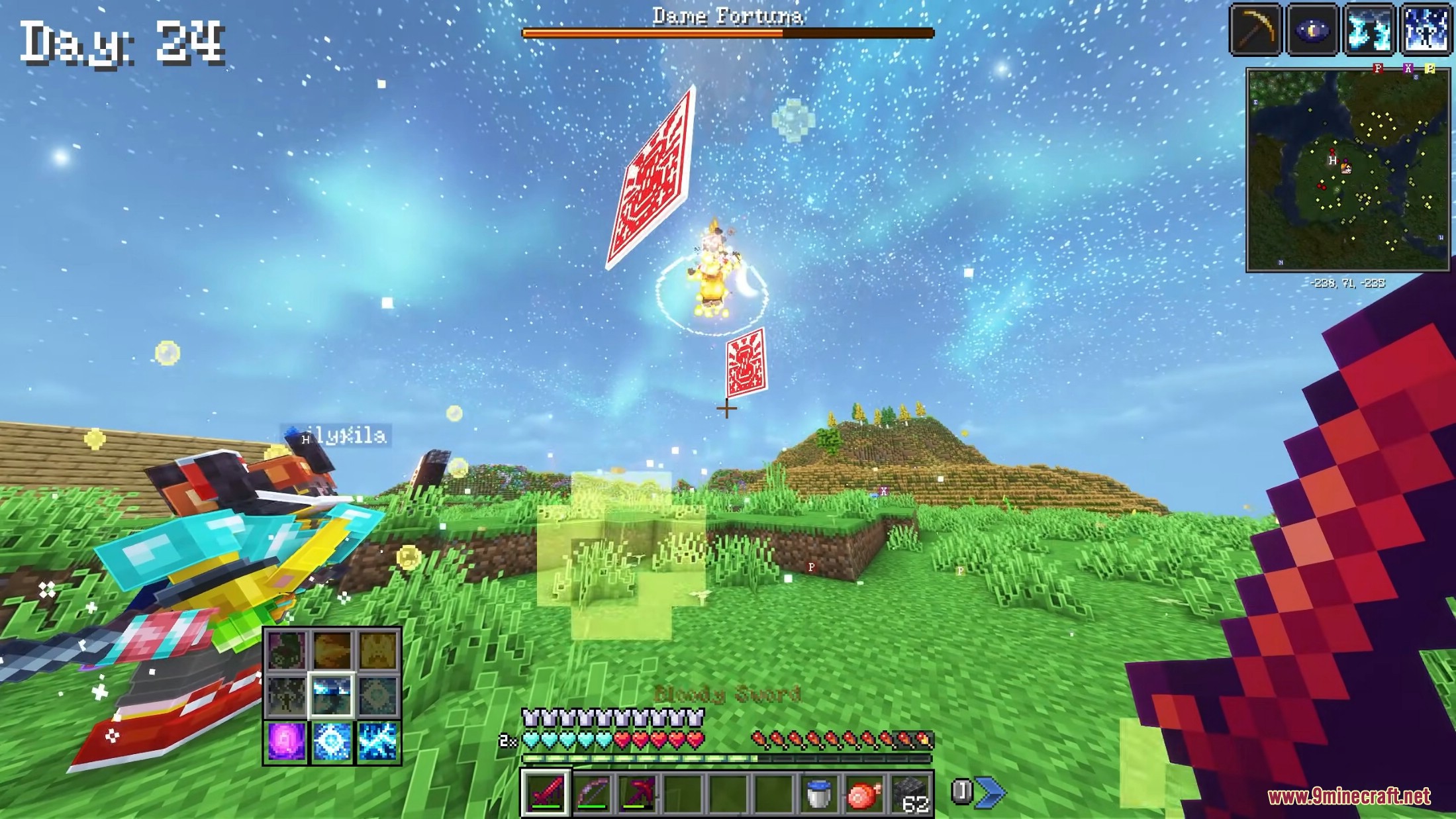1456x819 pixels.
Task: Choose the raw meat food slot
Action: point(864,793)
